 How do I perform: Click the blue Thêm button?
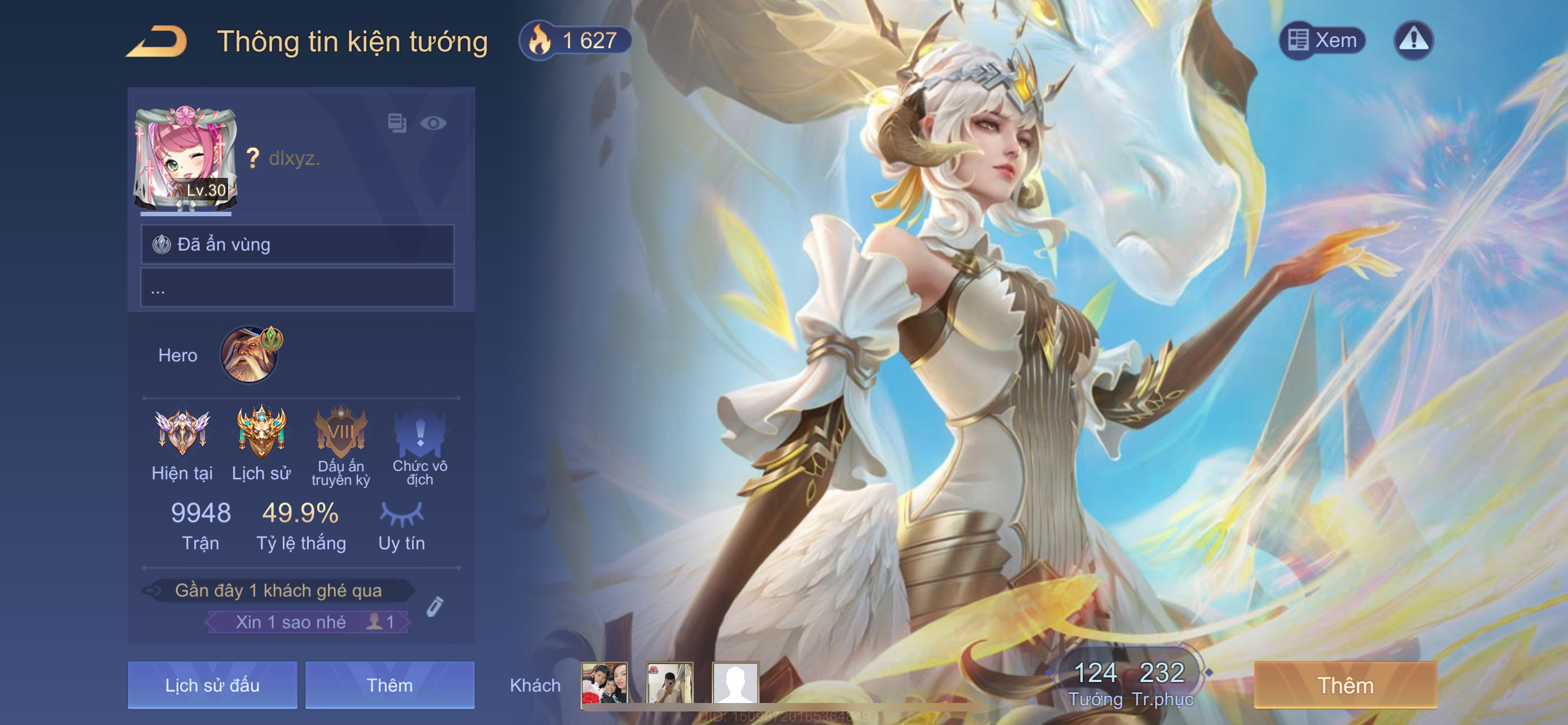point(389,685)
